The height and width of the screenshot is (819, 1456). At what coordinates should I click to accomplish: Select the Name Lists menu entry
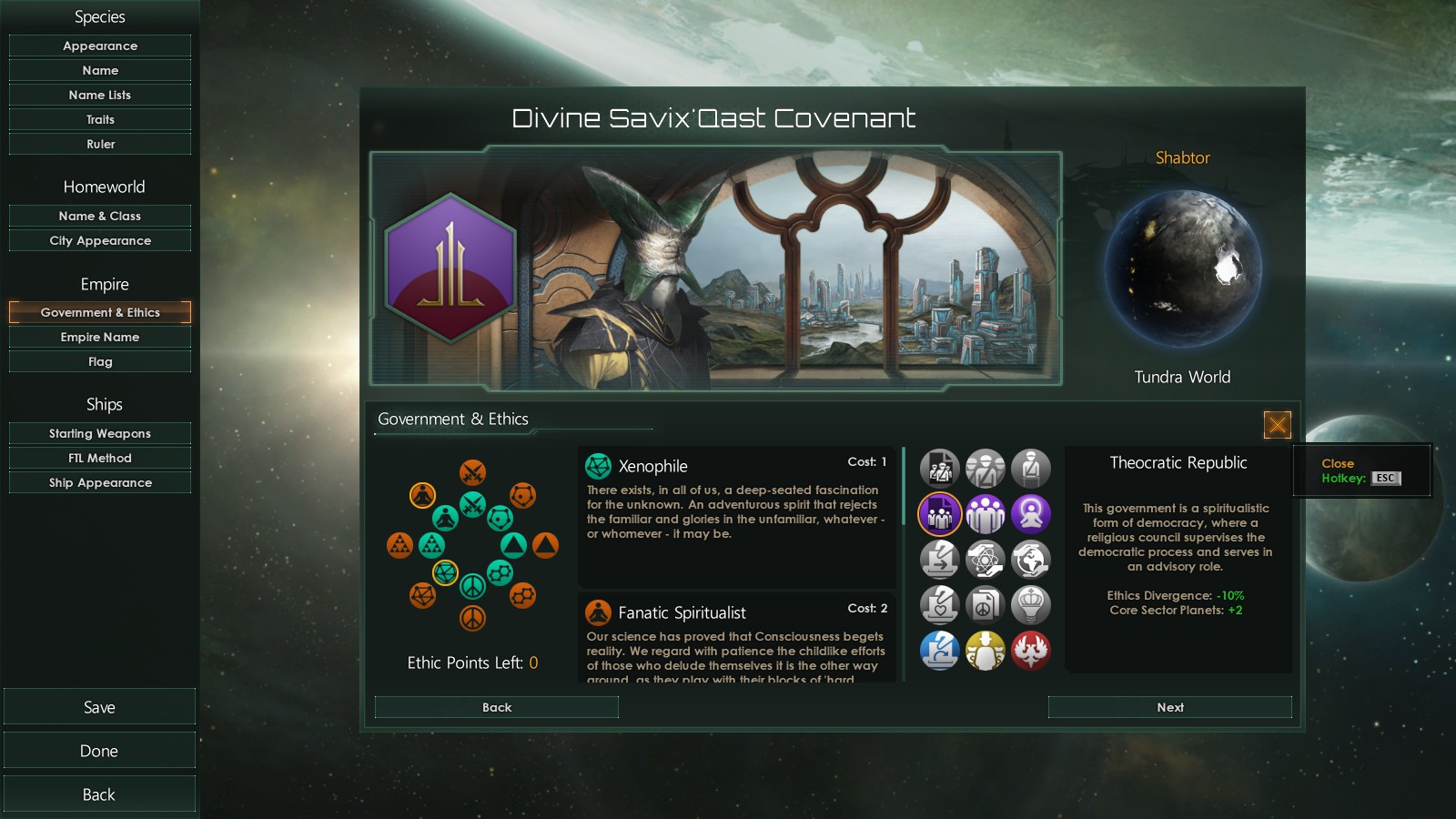100,95
